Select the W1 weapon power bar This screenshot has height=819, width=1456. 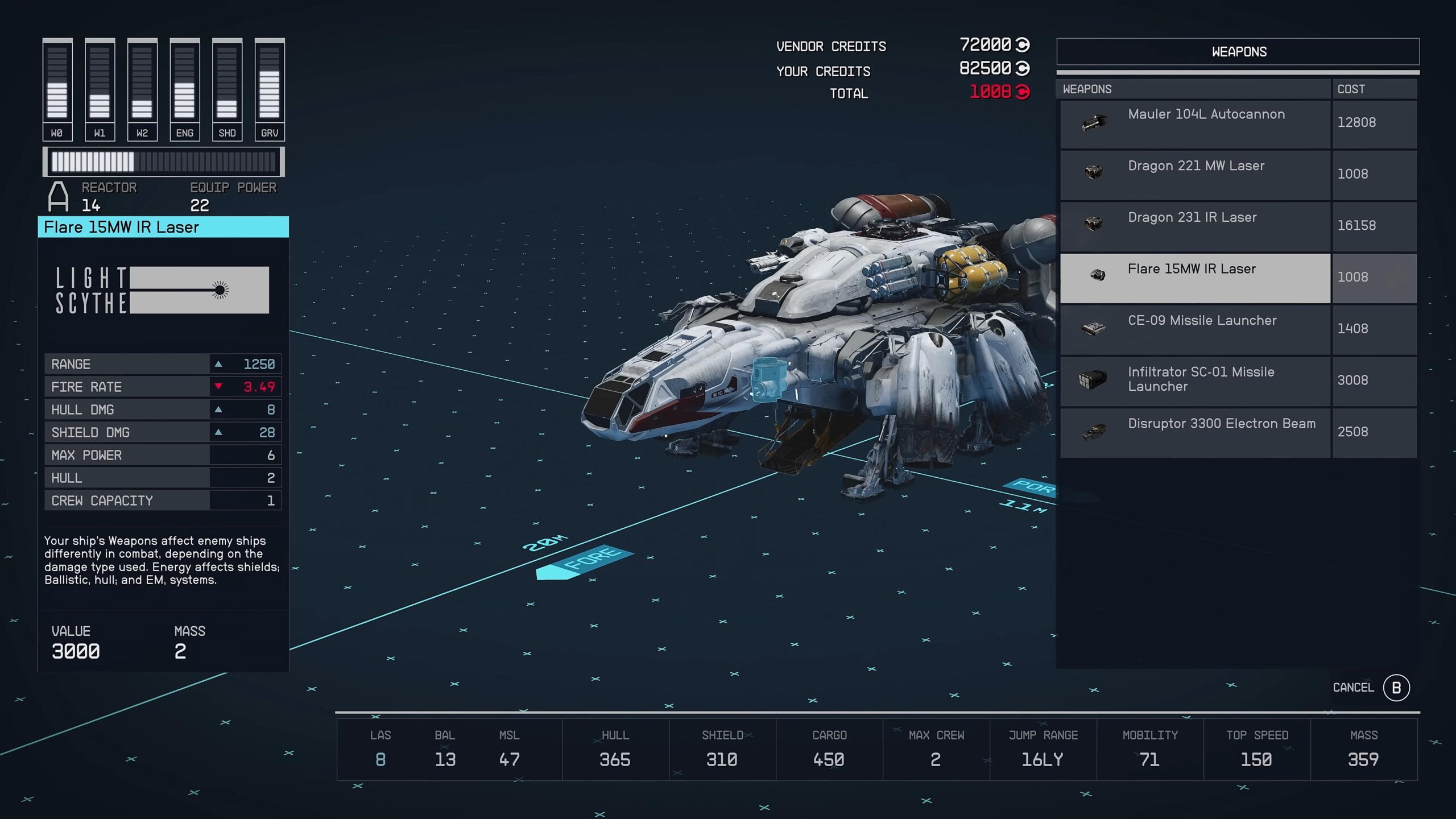tap(100, 89)
